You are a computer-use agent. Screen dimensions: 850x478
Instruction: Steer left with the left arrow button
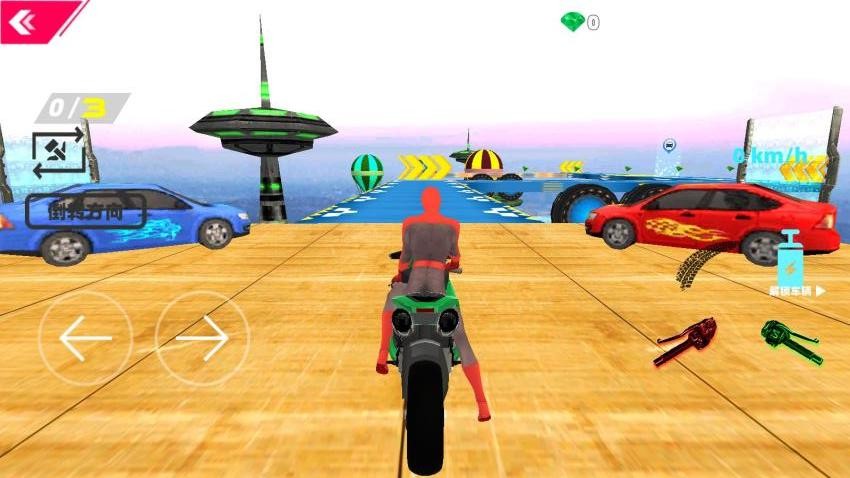click(x=85, y=339)
